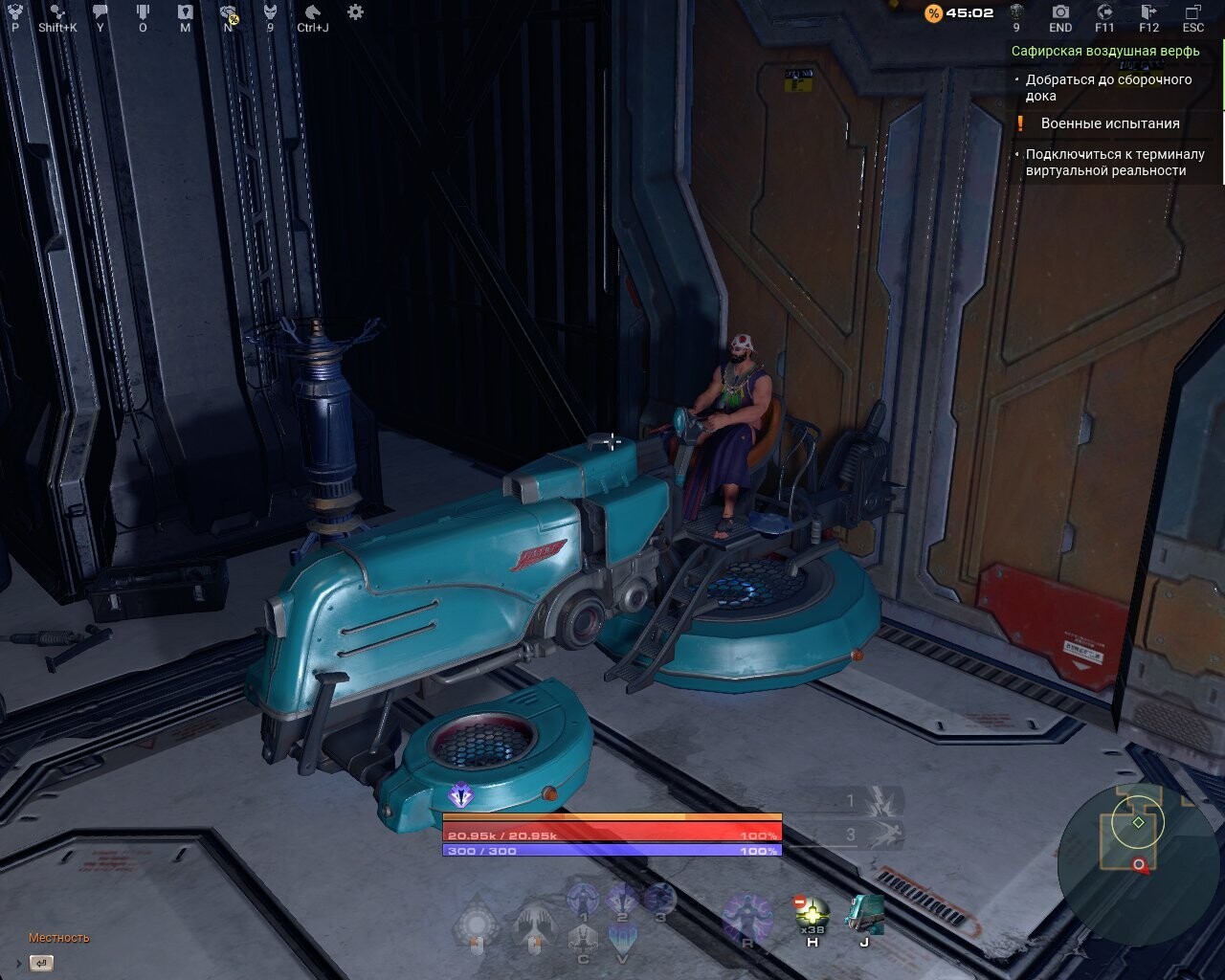Toggle windowed mode with the ESC icon
Viewport: 1225px width, 980px height.
[1192, 12]
